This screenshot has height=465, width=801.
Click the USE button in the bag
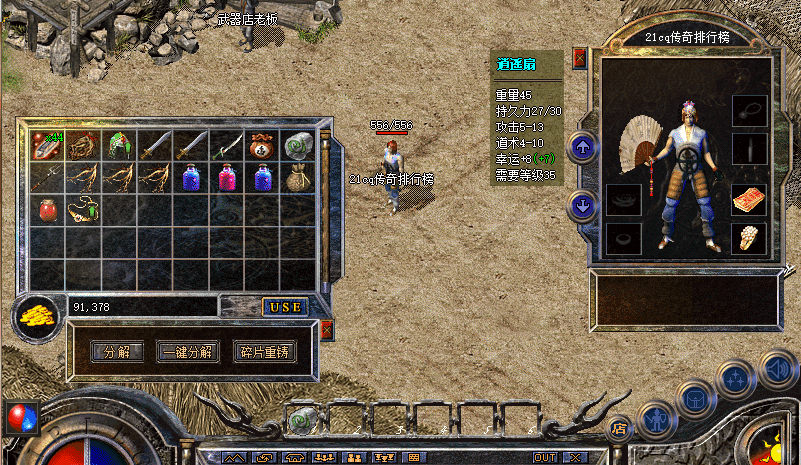click(x=285, y=307)
